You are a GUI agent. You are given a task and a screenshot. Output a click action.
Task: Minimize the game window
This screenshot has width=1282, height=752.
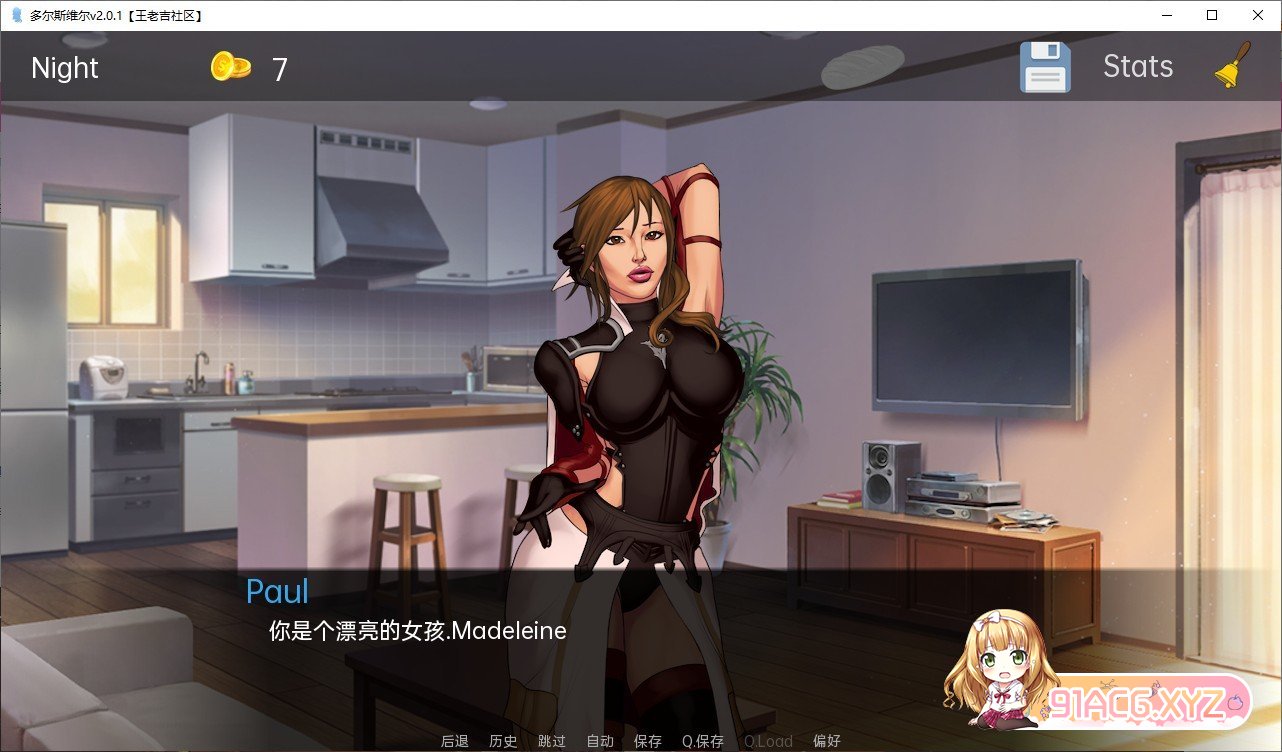[x=1166, y=15]
